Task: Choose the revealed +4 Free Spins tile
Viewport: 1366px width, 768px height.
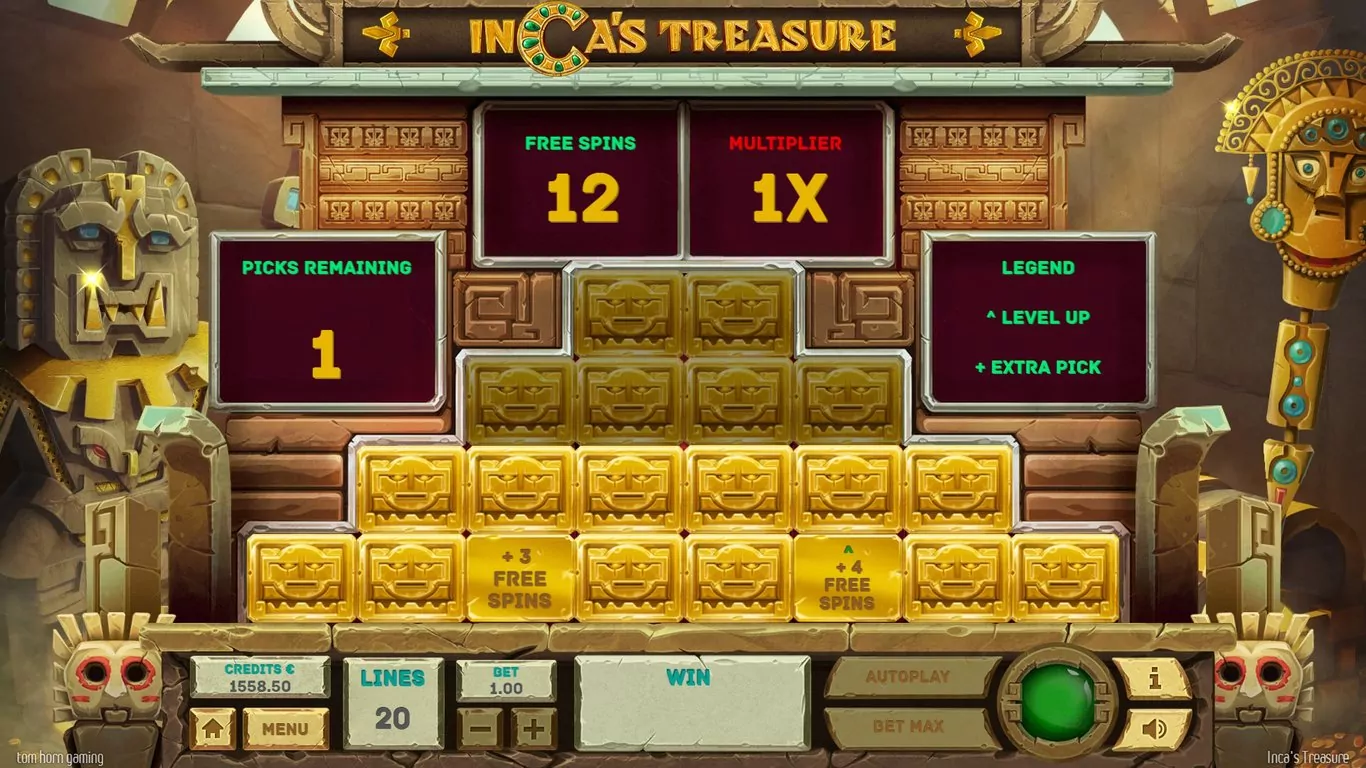Action: (x=847, y=578)
